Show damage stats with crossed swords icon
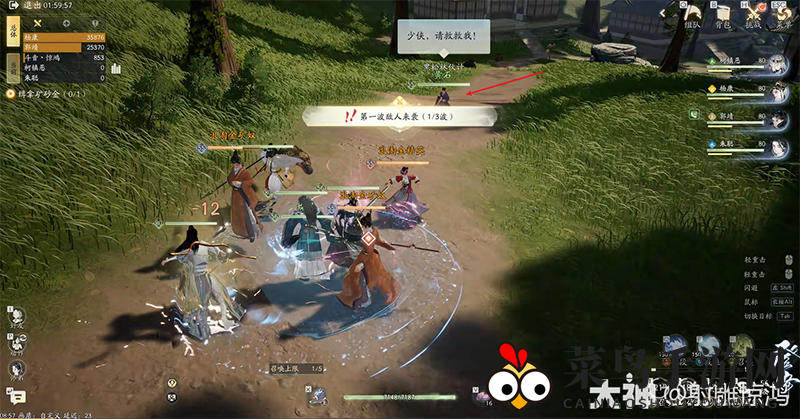 coord(37,22)
